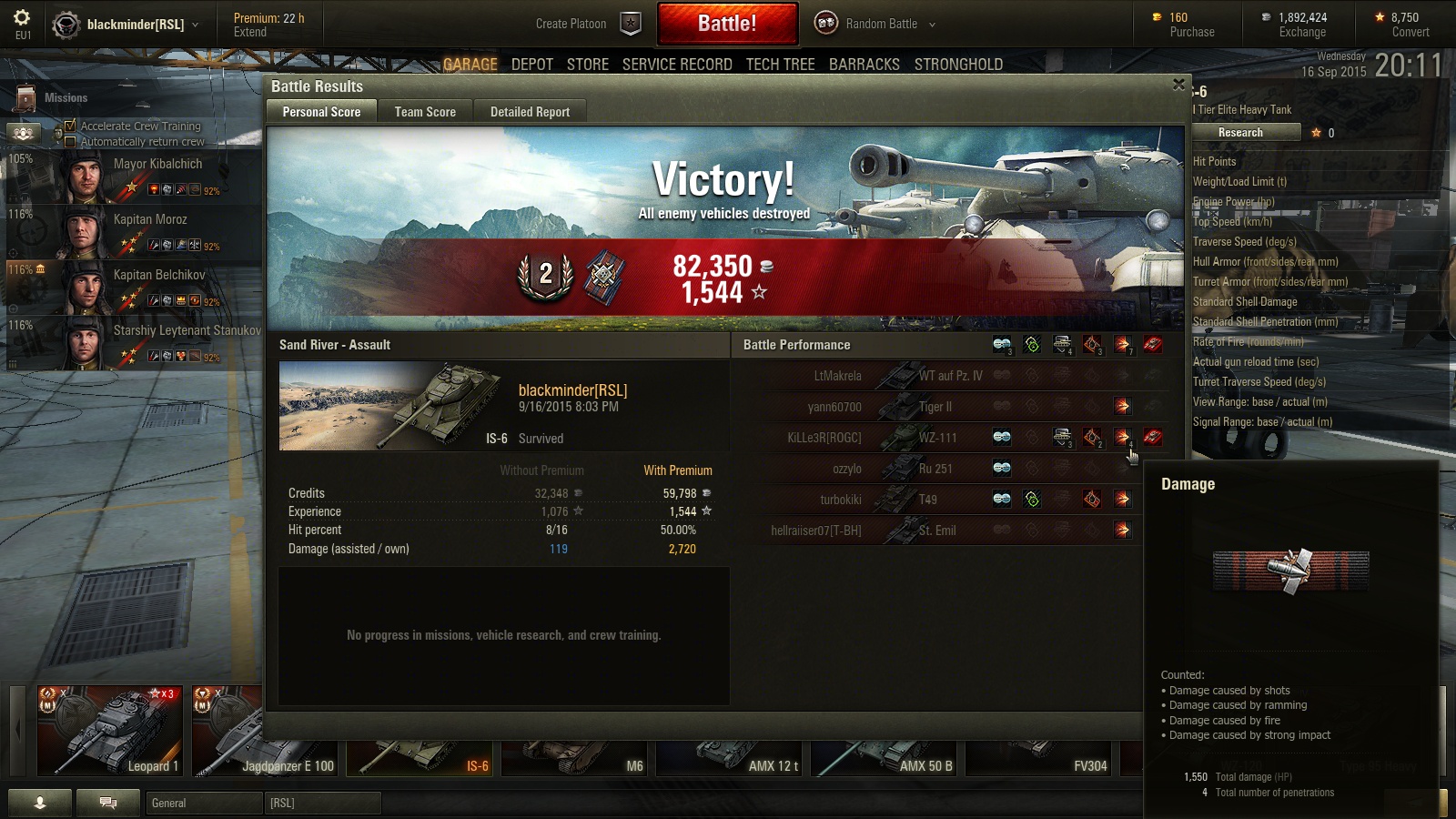Click the Research button for IS-6
This screenshot has width=1456, height=819.
pyautogui.click(x=1240, y=133)
